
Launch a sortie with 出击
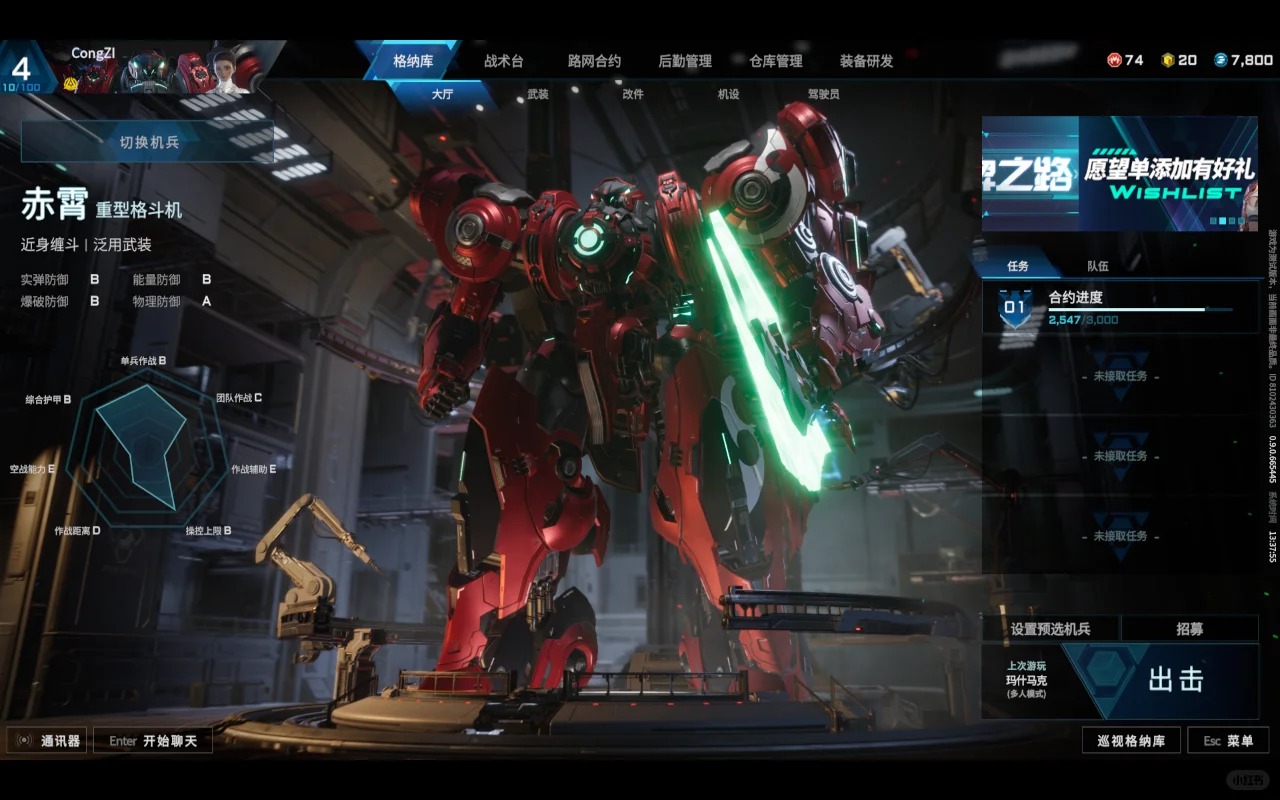[x=1174, y=680]
